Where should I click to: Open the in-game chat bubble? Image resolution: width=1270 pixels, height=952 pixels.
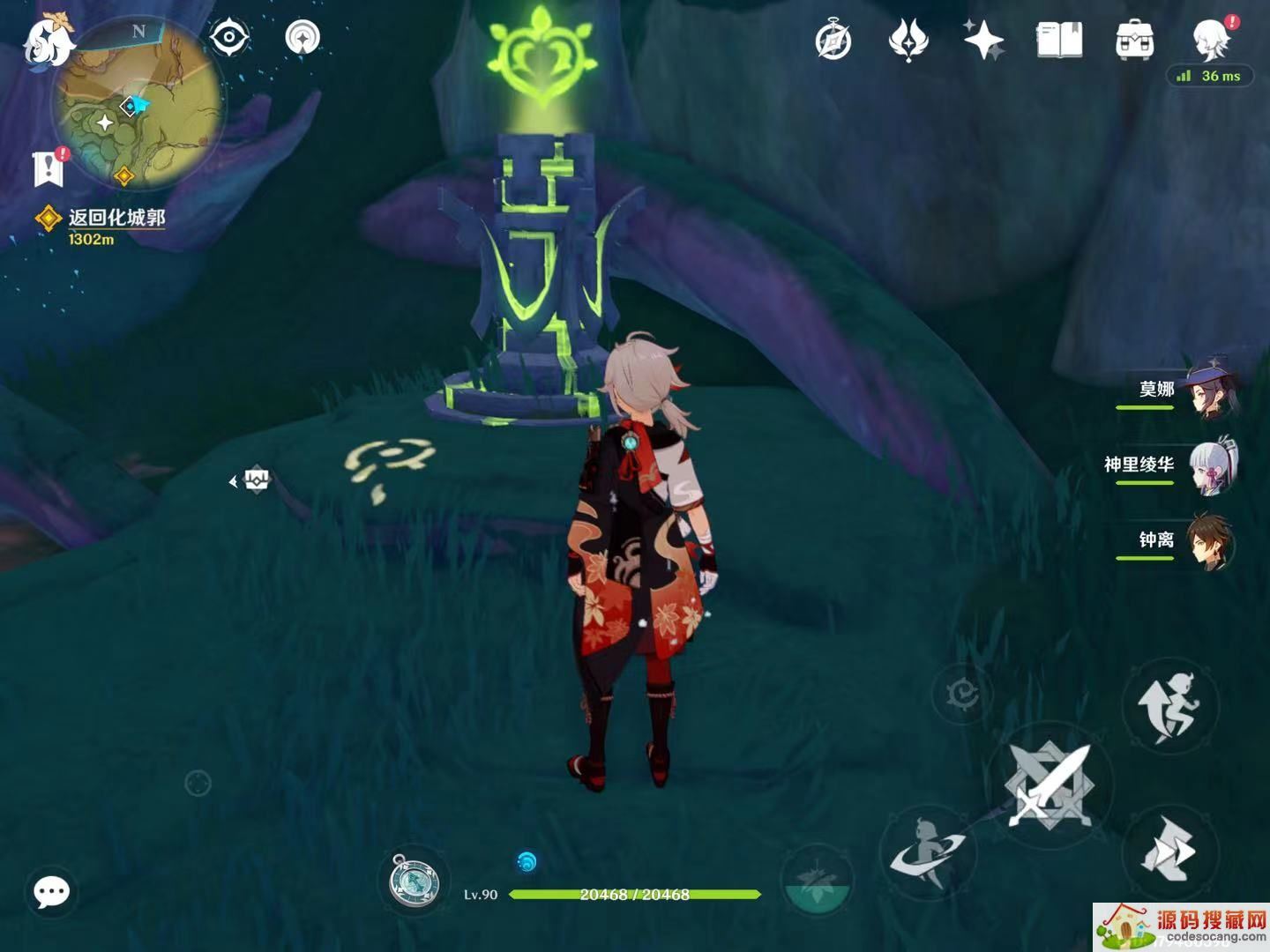coord(50,892)
